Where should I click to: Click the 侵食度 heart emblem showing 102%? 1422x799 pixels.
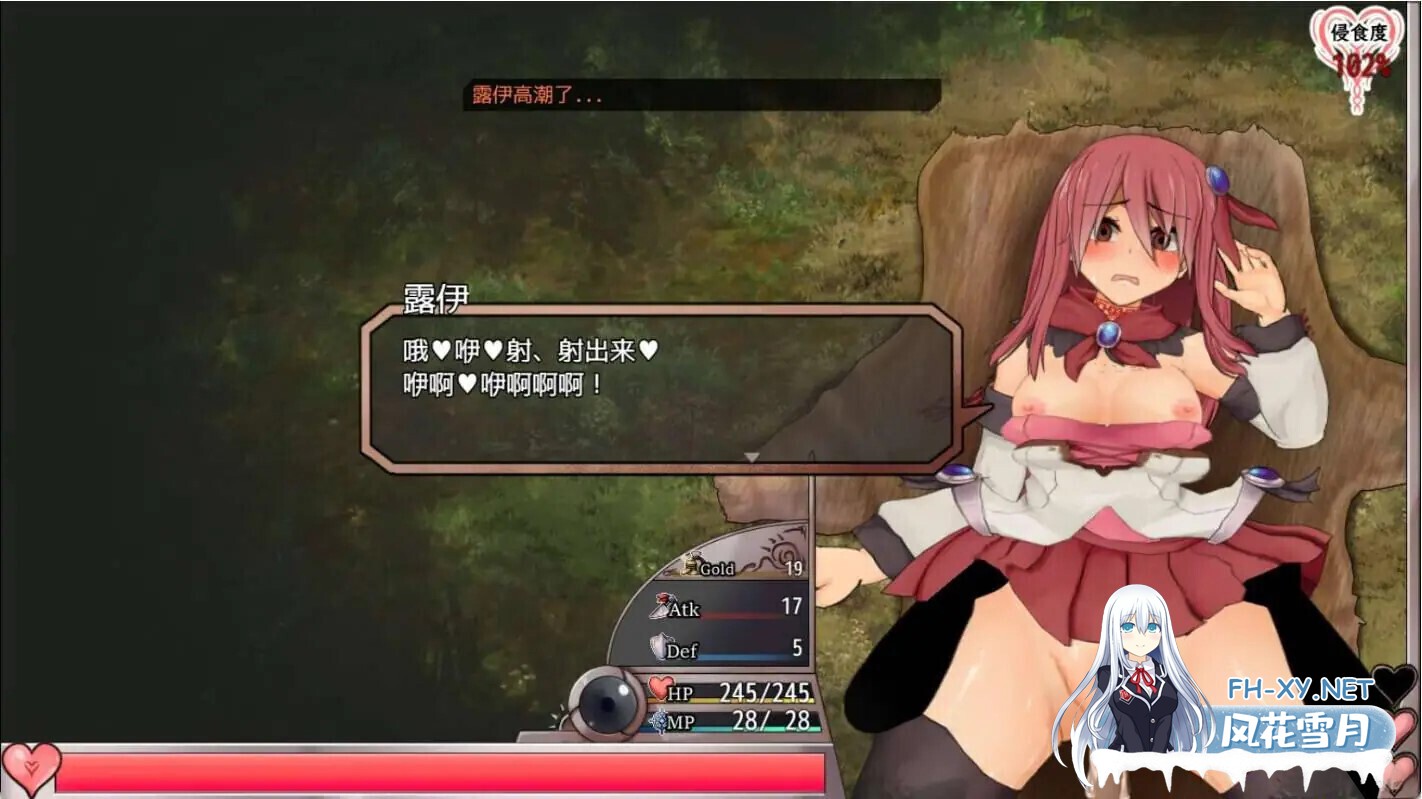click(x=1357, y=40)
